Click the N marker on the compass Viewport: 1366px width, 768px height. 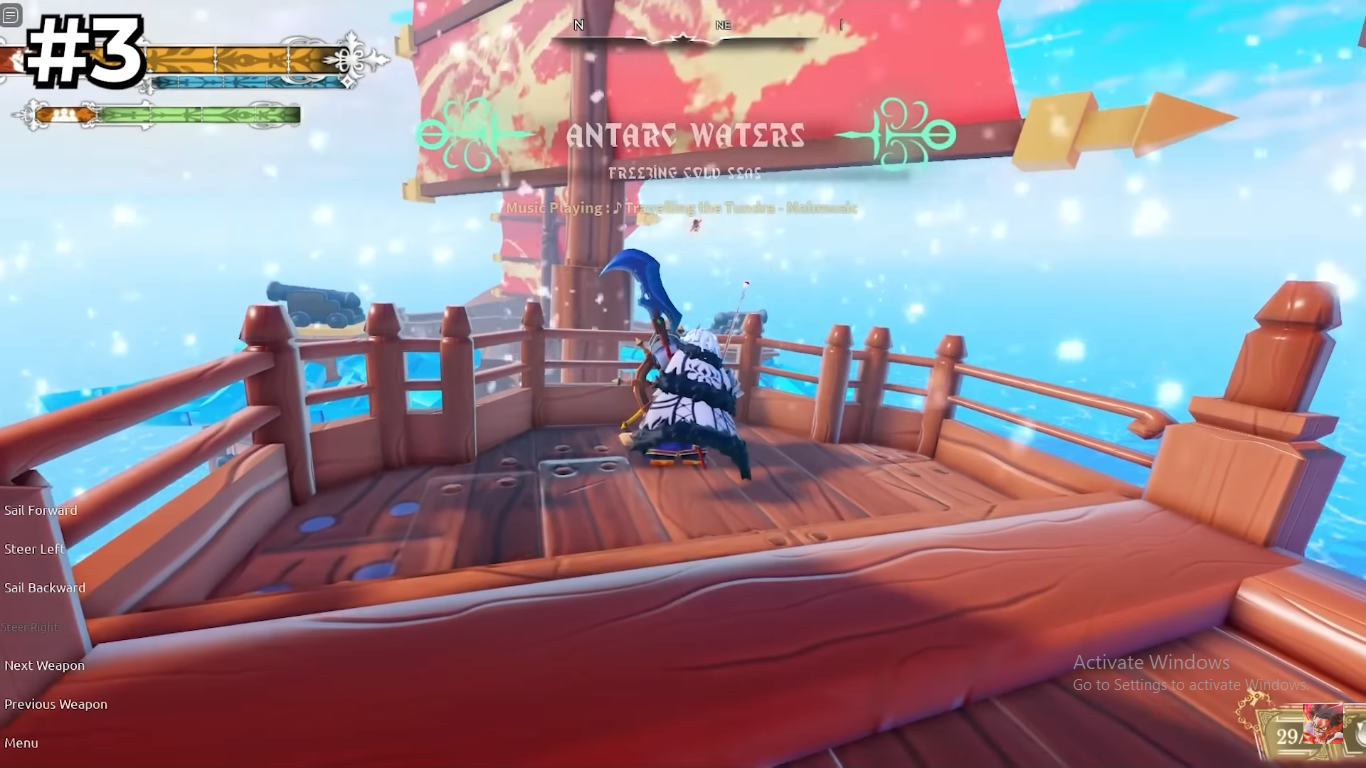(x=578, y=25)
